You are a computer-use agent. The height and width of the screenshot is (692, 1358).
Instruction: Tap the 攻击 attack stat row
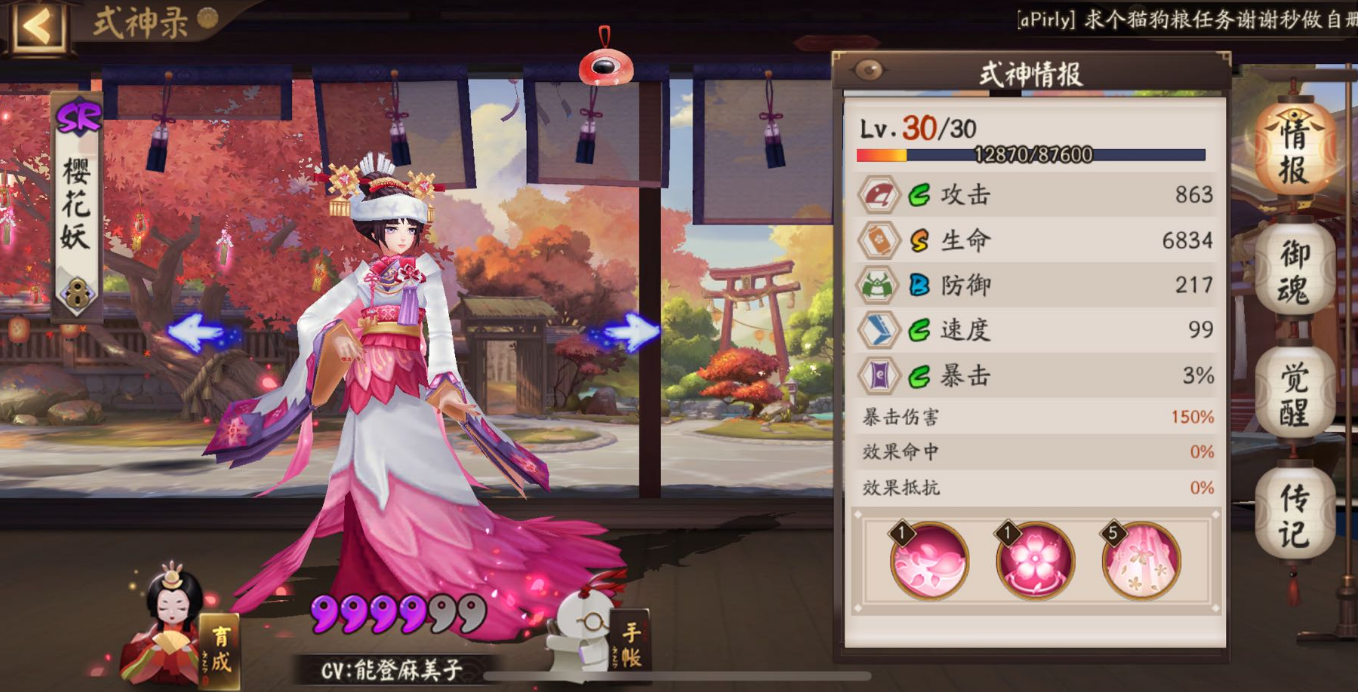[1036, 195]
